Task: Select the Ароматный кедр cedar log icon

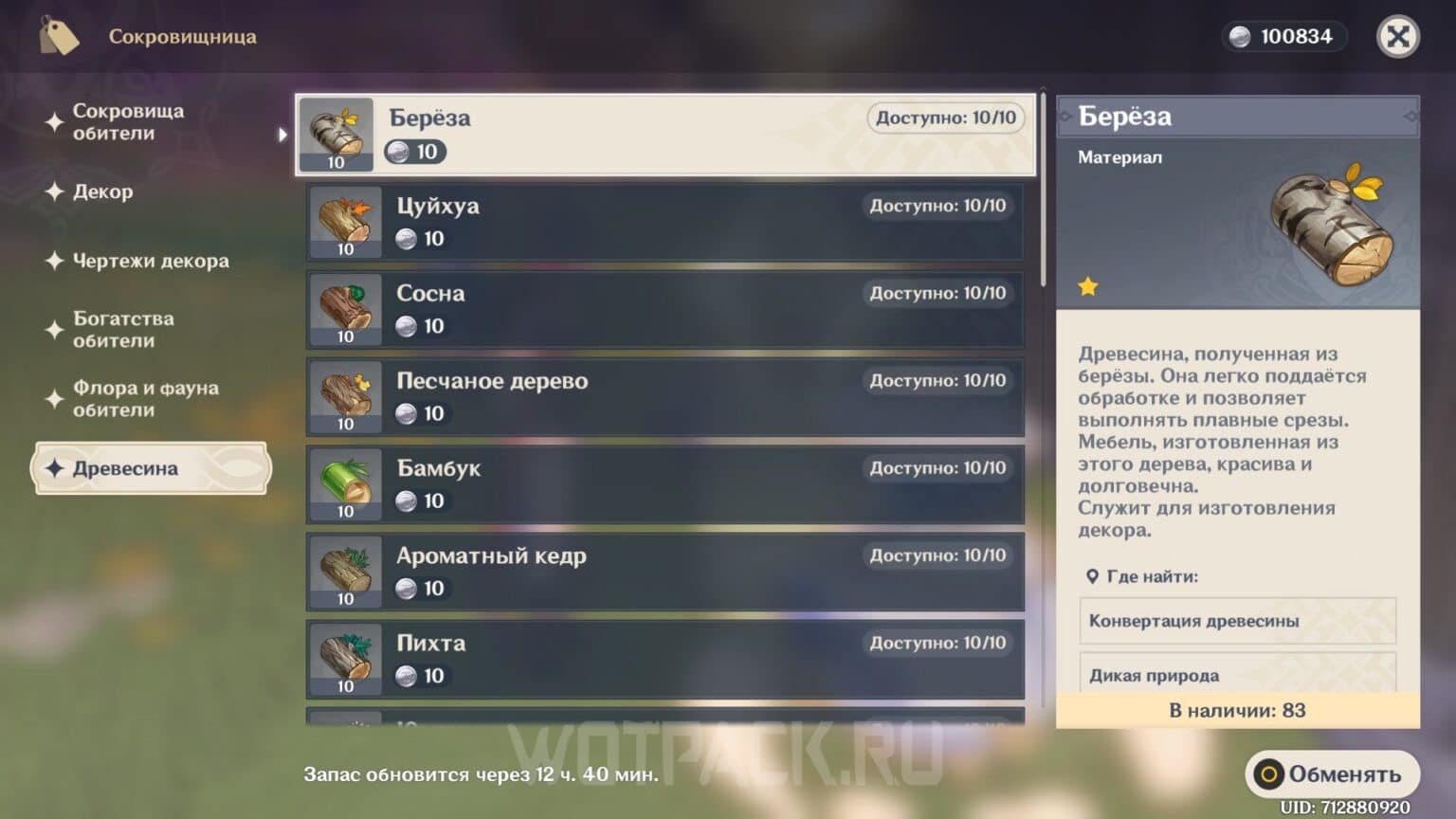Action: click(x=344, y=571)
